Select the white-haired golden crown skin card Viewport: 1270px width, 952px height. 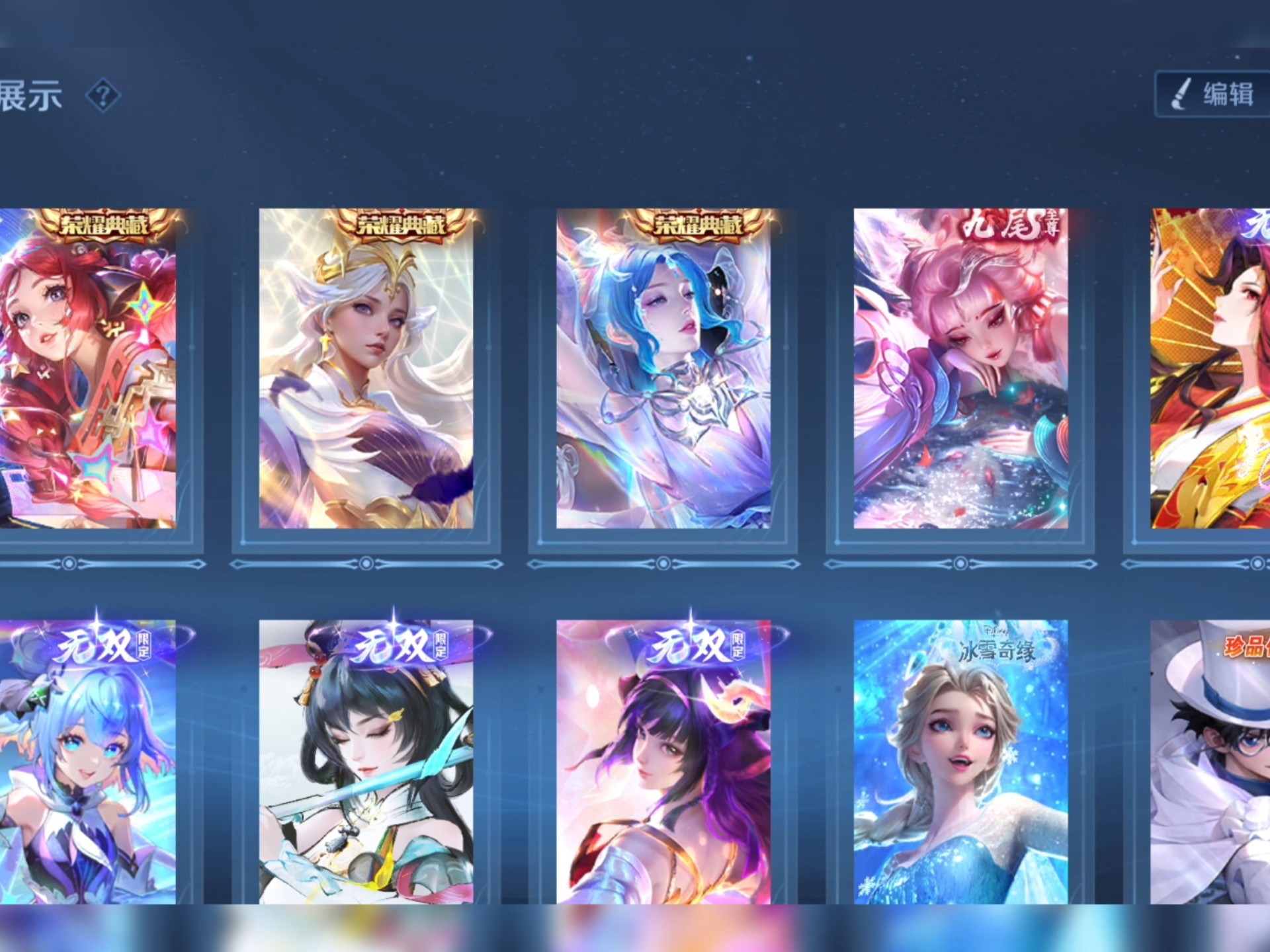click(366, 369)
